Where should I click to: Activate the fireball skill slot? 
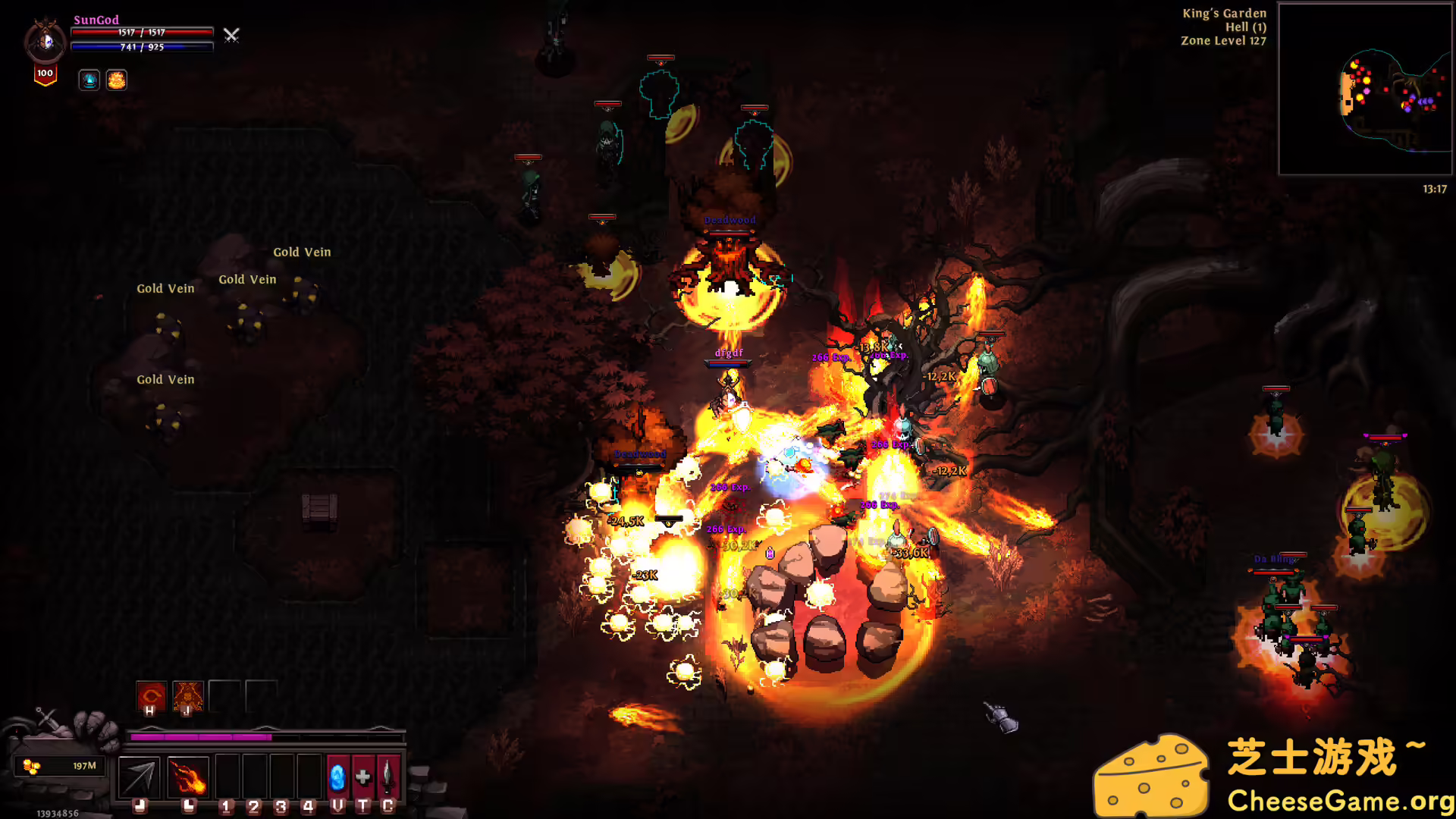[x=187, y=777]
